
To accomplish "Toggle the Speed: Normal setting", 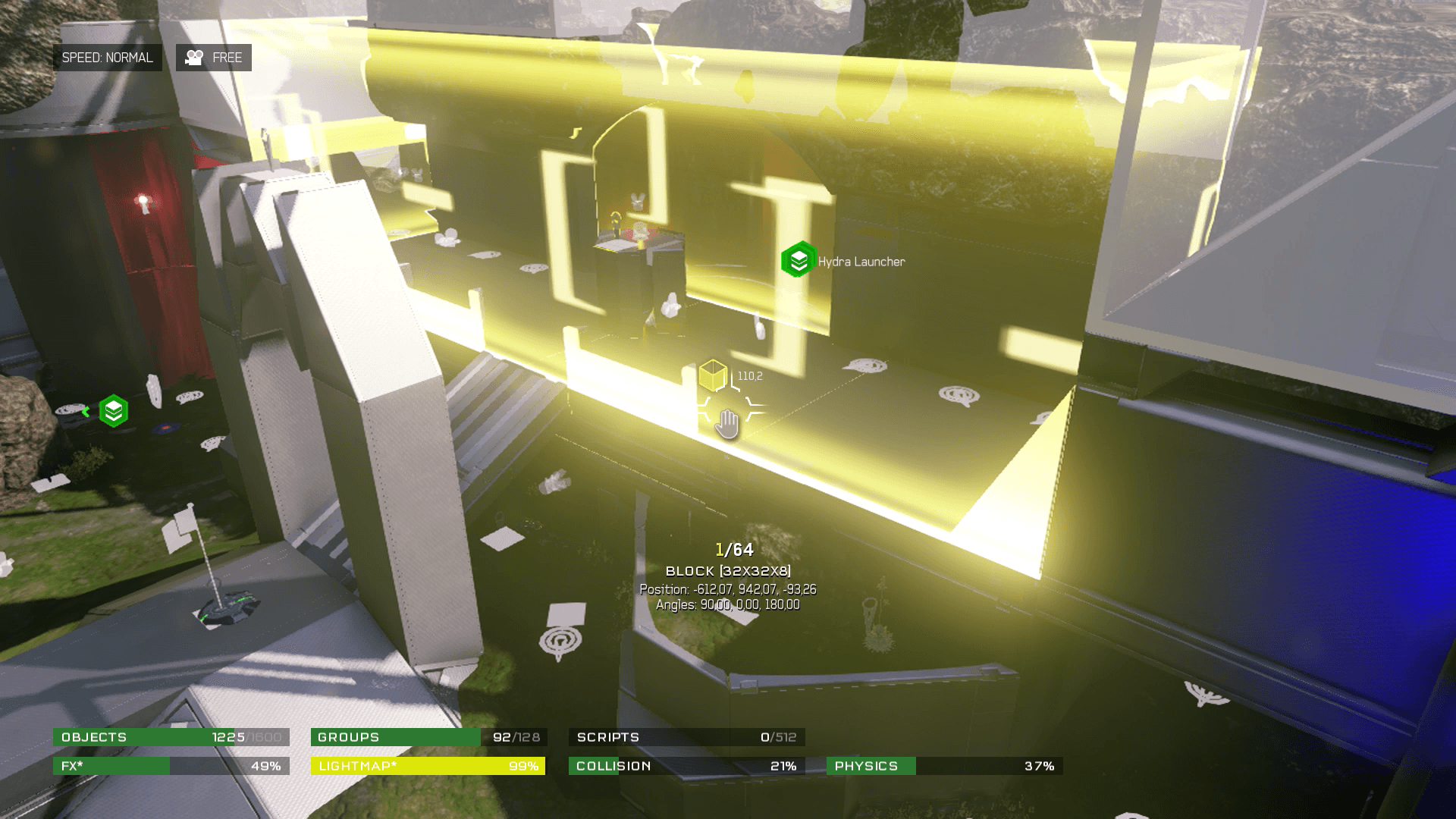I will [107, 58].
